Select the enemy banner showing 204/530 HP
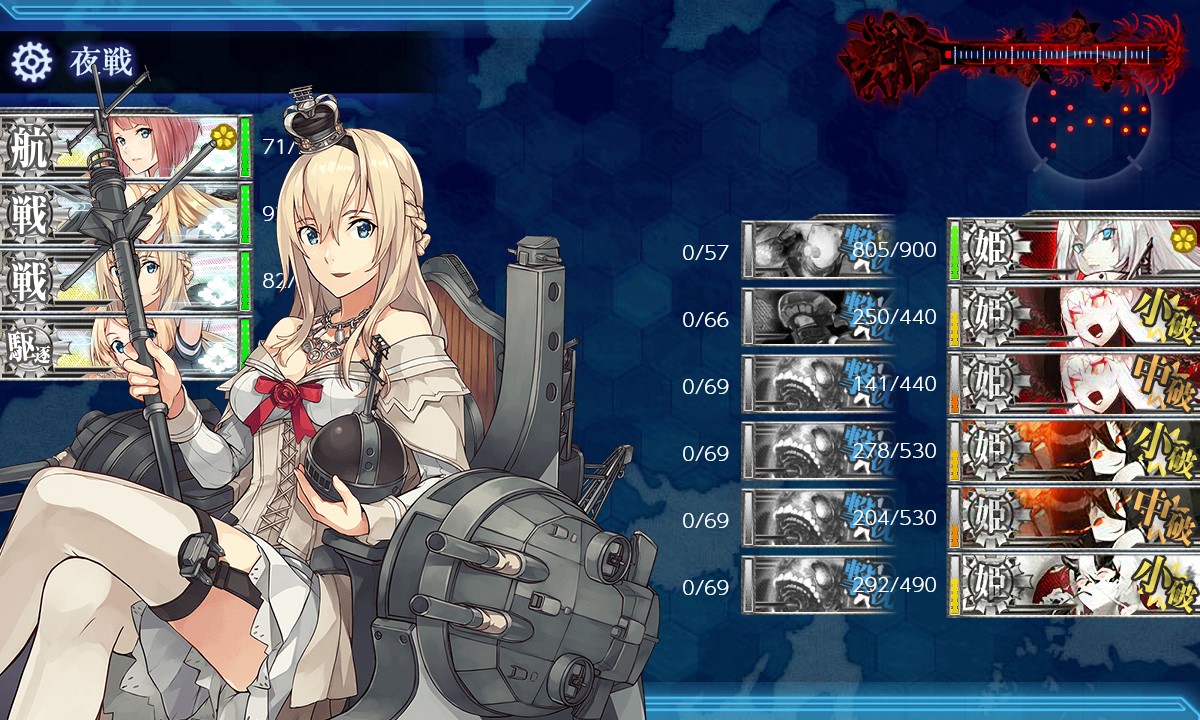The image size is (1200, 720). coord(1075,518)
